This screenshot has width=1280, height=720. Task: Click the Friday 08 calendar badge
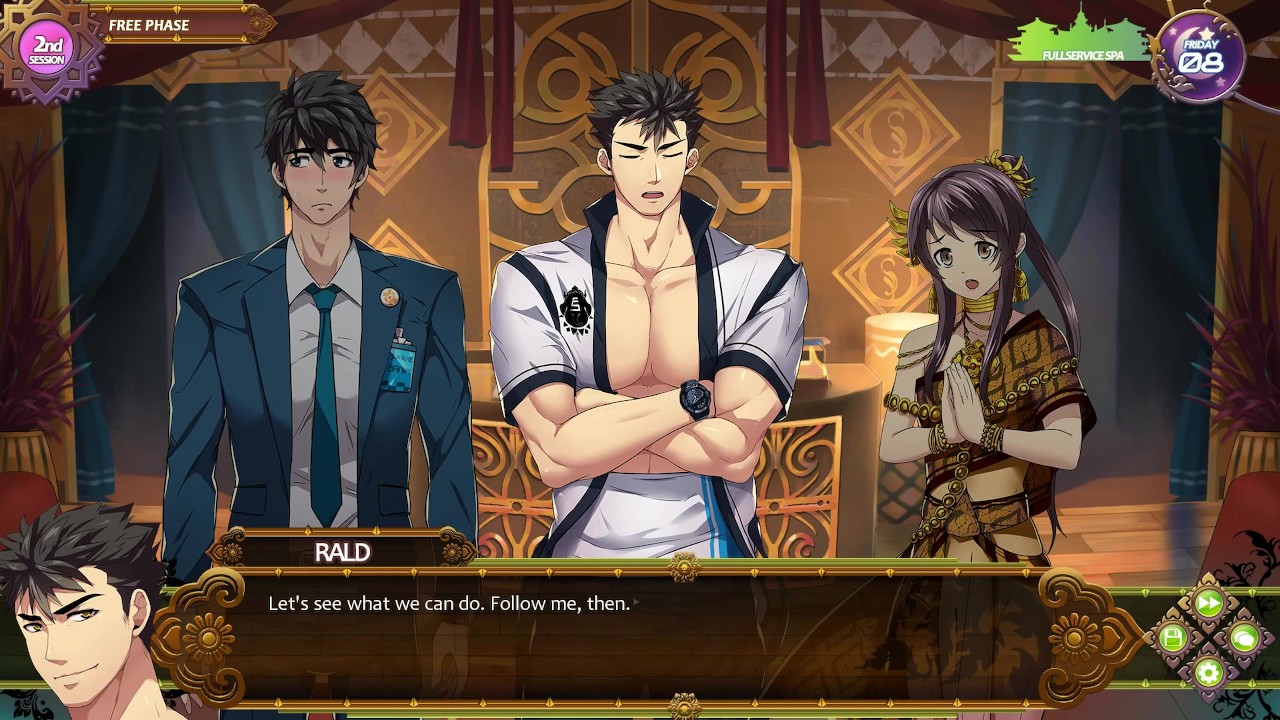coord(1200,55)
